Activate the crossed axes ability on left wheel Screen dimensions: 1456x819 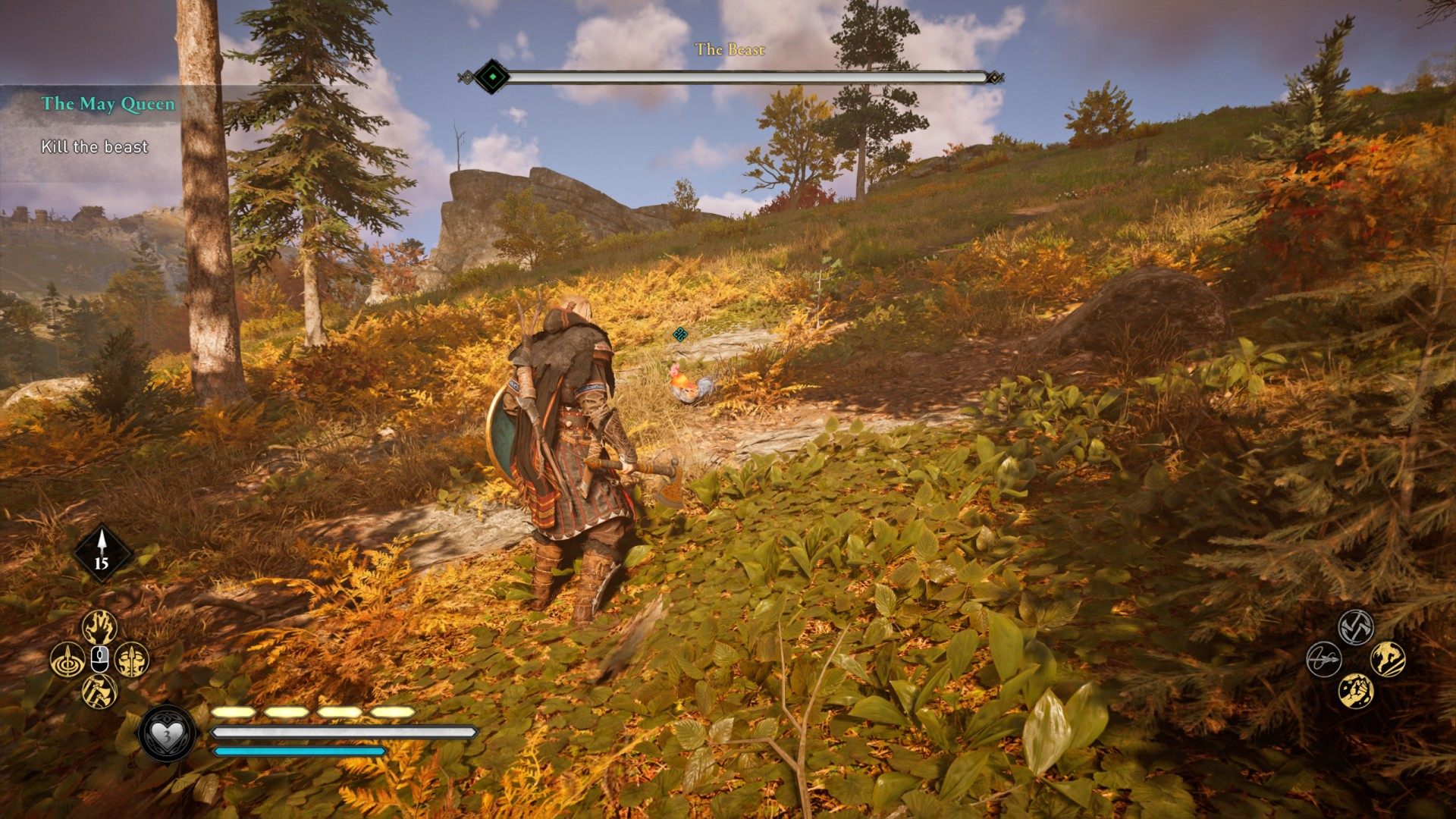99,691
